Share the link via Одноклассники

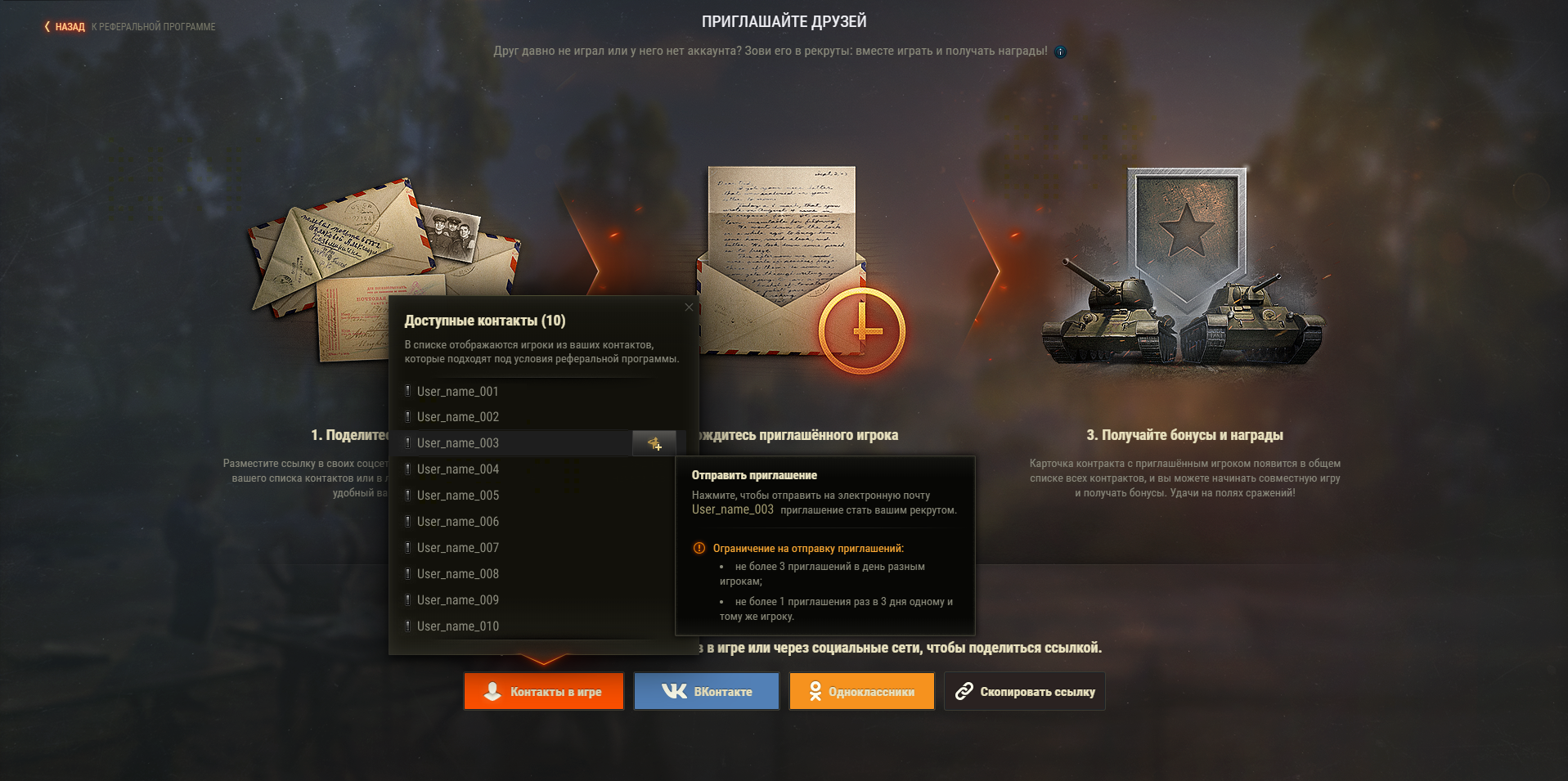click(861, 692)
